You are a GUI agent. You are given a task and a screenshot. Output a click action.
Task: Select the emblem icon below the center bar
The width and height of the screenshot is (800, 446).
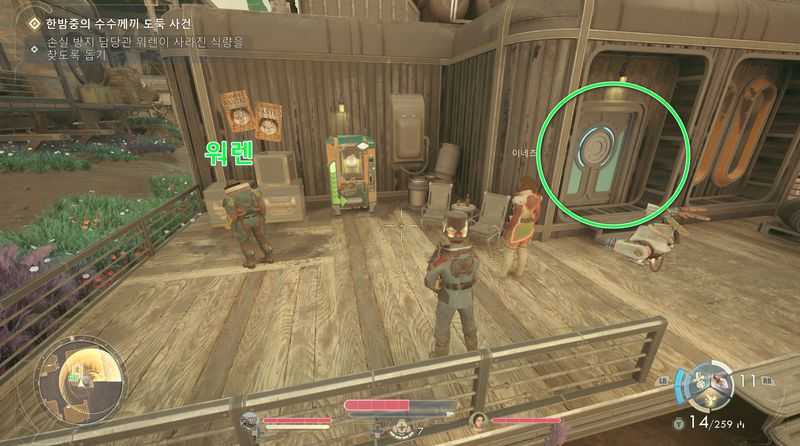[x=400, y=429]
